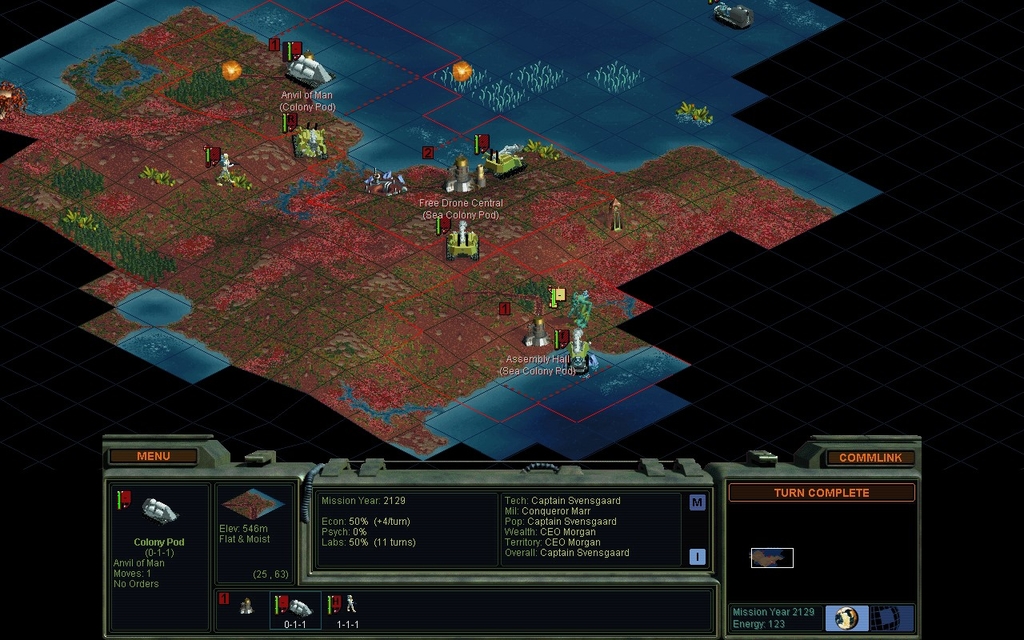Click the minimap world view
The height and width of the screenshot is (640, 1024).
(x=772, y=557)
